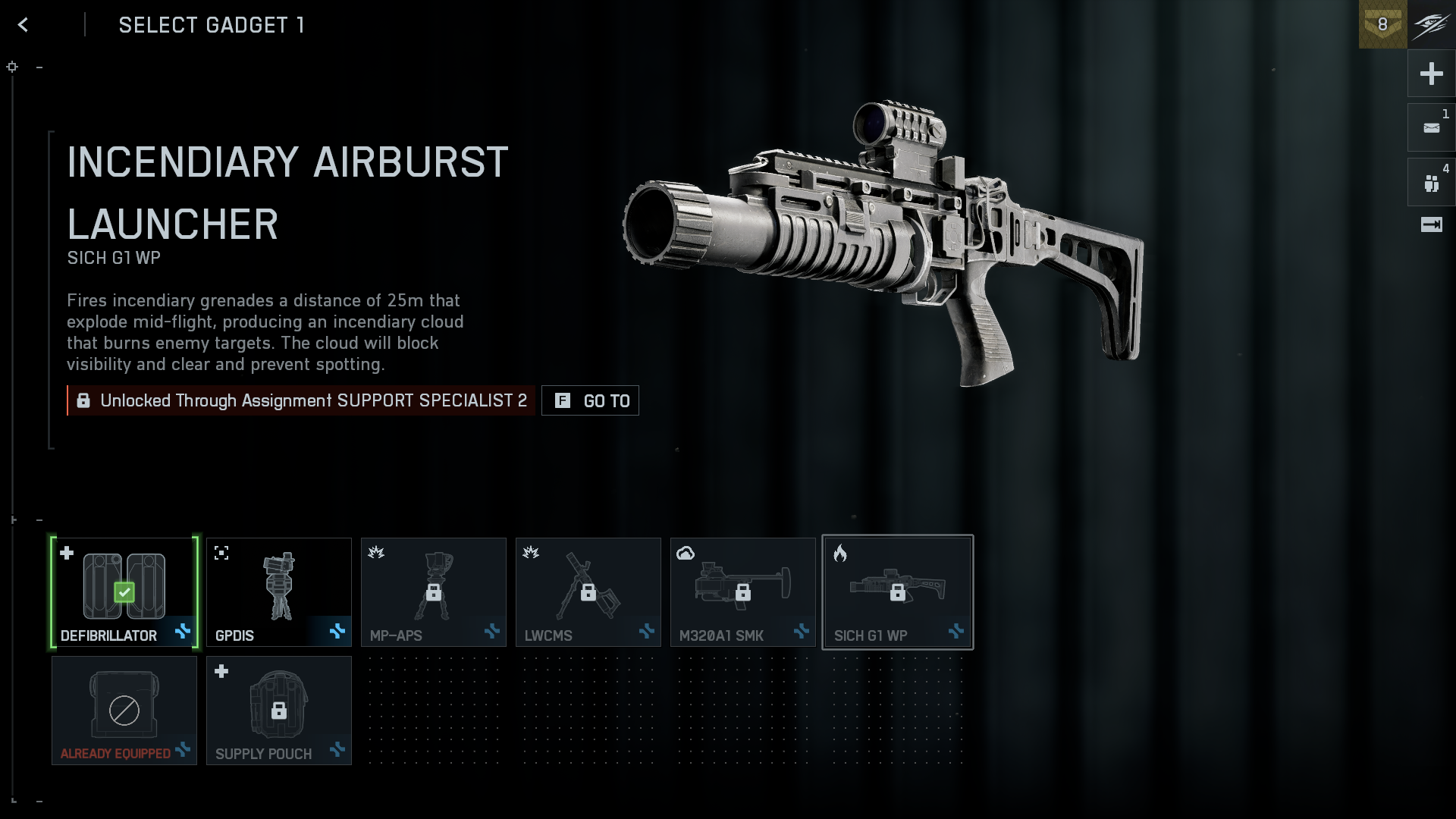Select the locked Supply Pouch gadget

(x=279, y=711)
